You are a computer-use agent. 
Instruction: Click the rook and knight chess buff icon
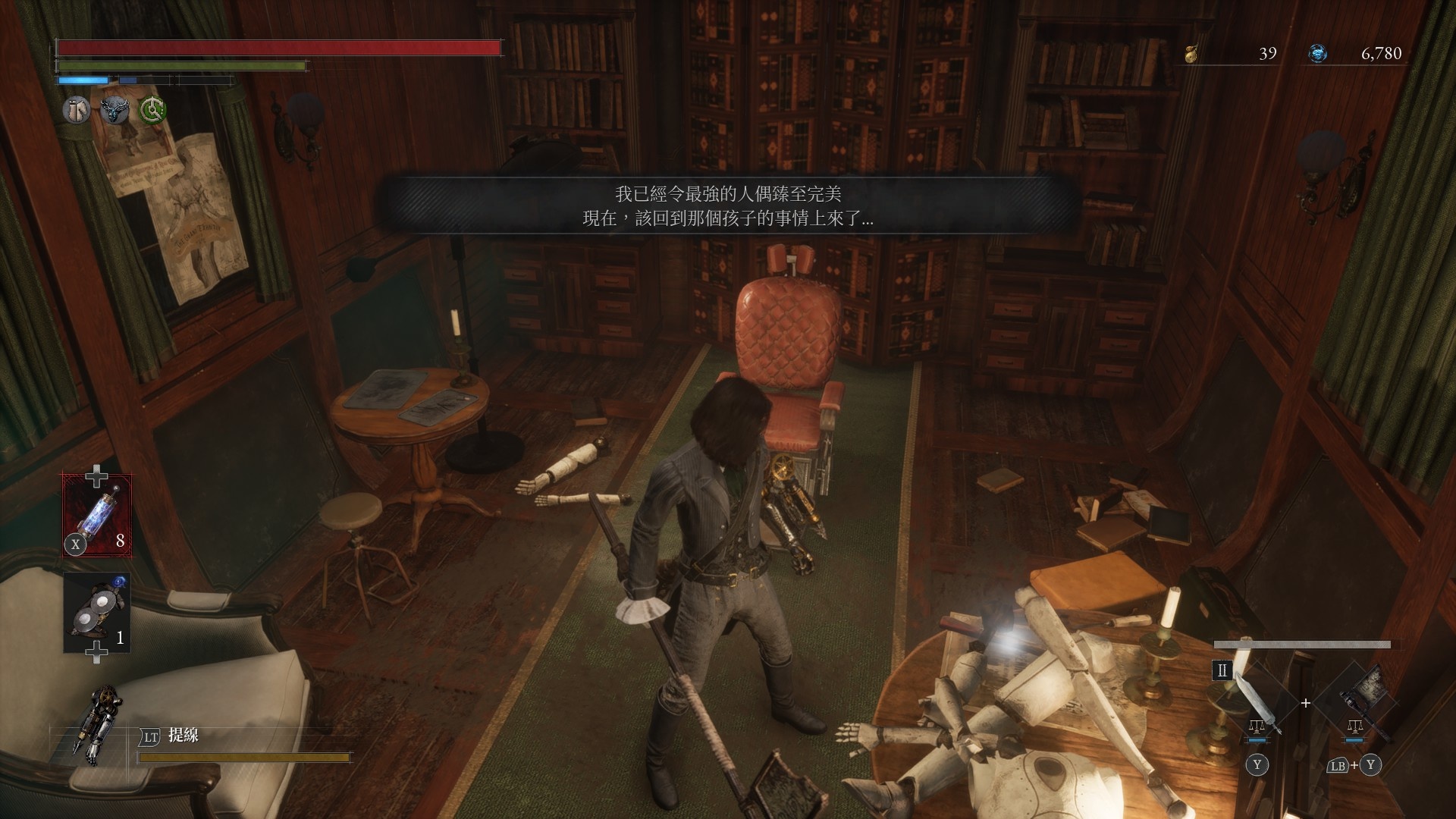tap(76, 111)
